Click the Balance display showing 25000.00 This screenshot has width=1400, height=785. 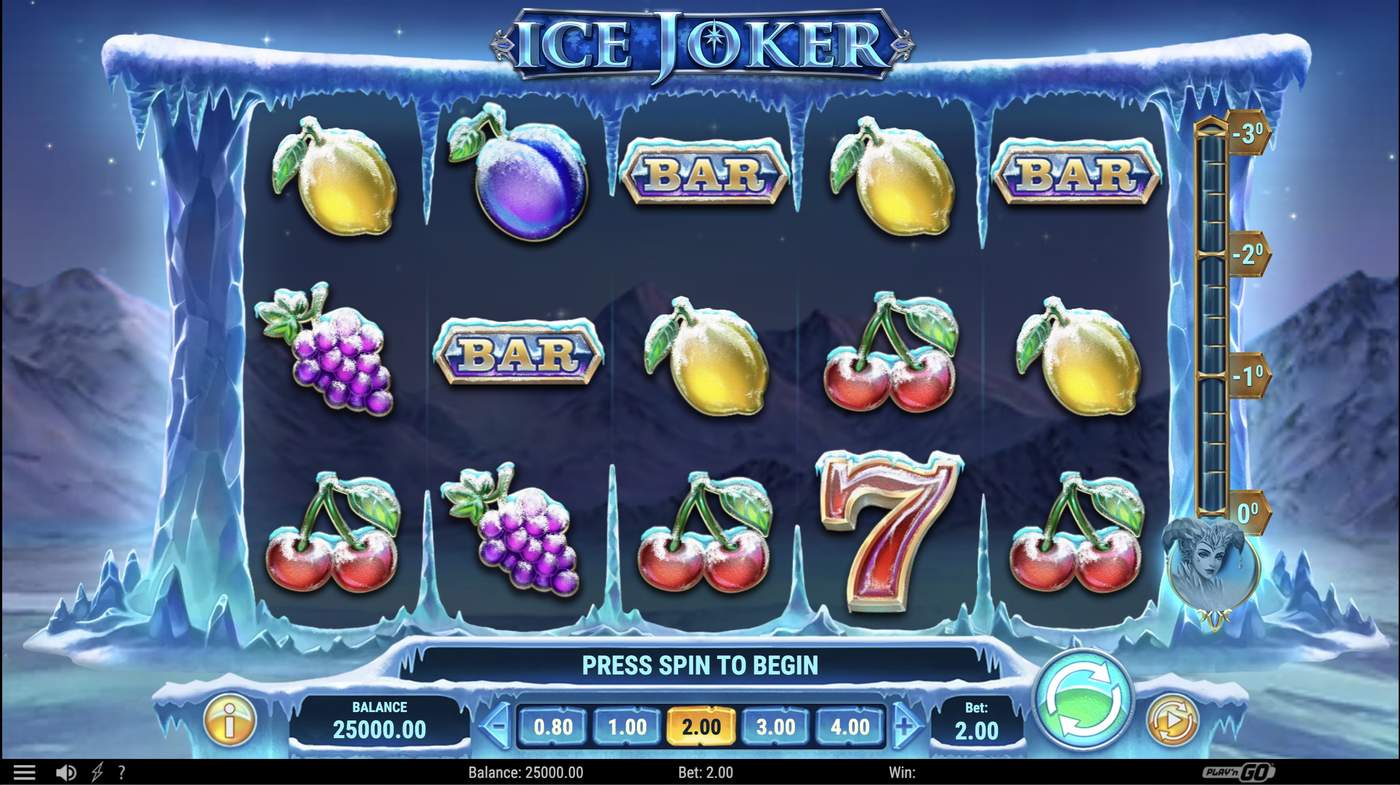click(380, 718)
